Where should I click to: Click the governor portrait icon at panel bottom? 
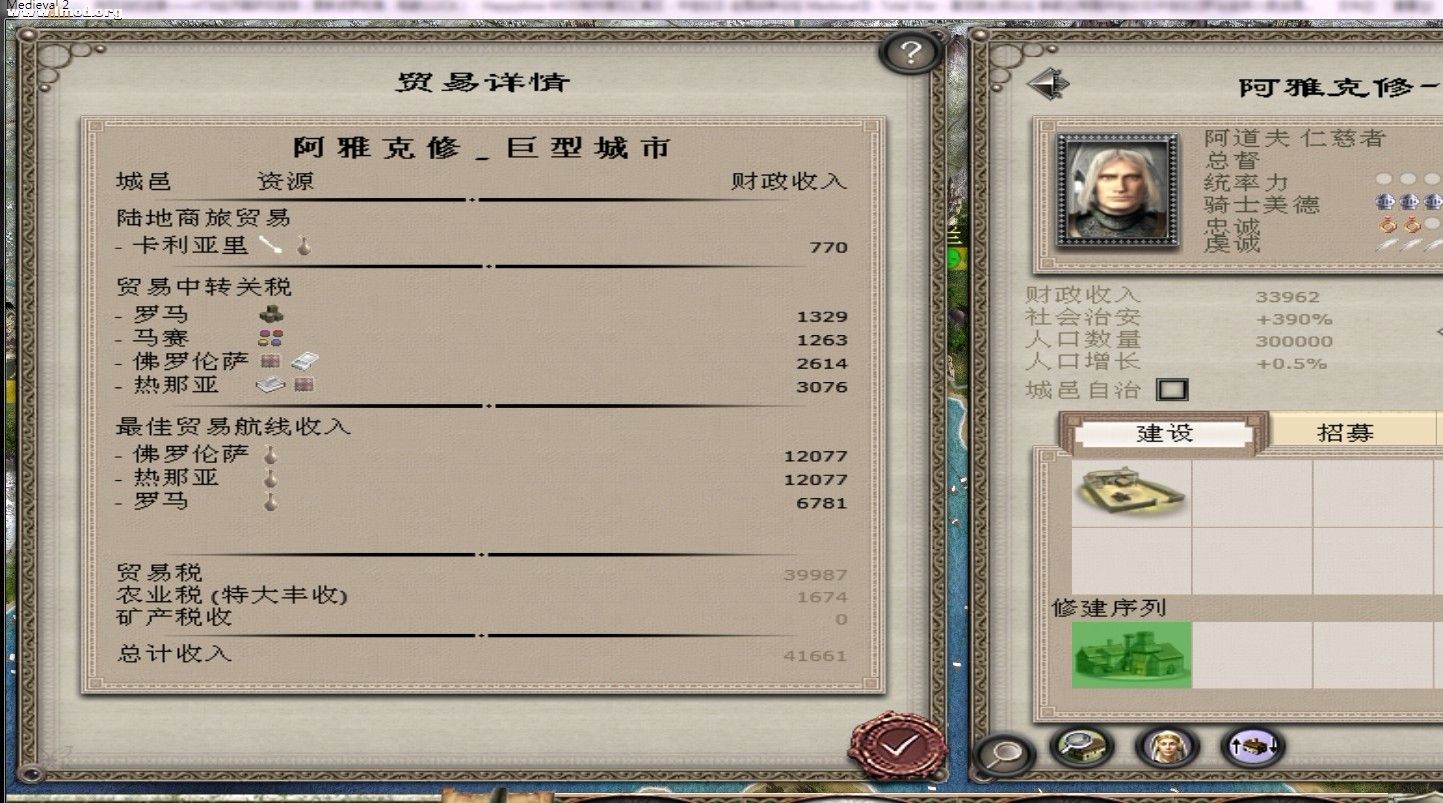1166,747
